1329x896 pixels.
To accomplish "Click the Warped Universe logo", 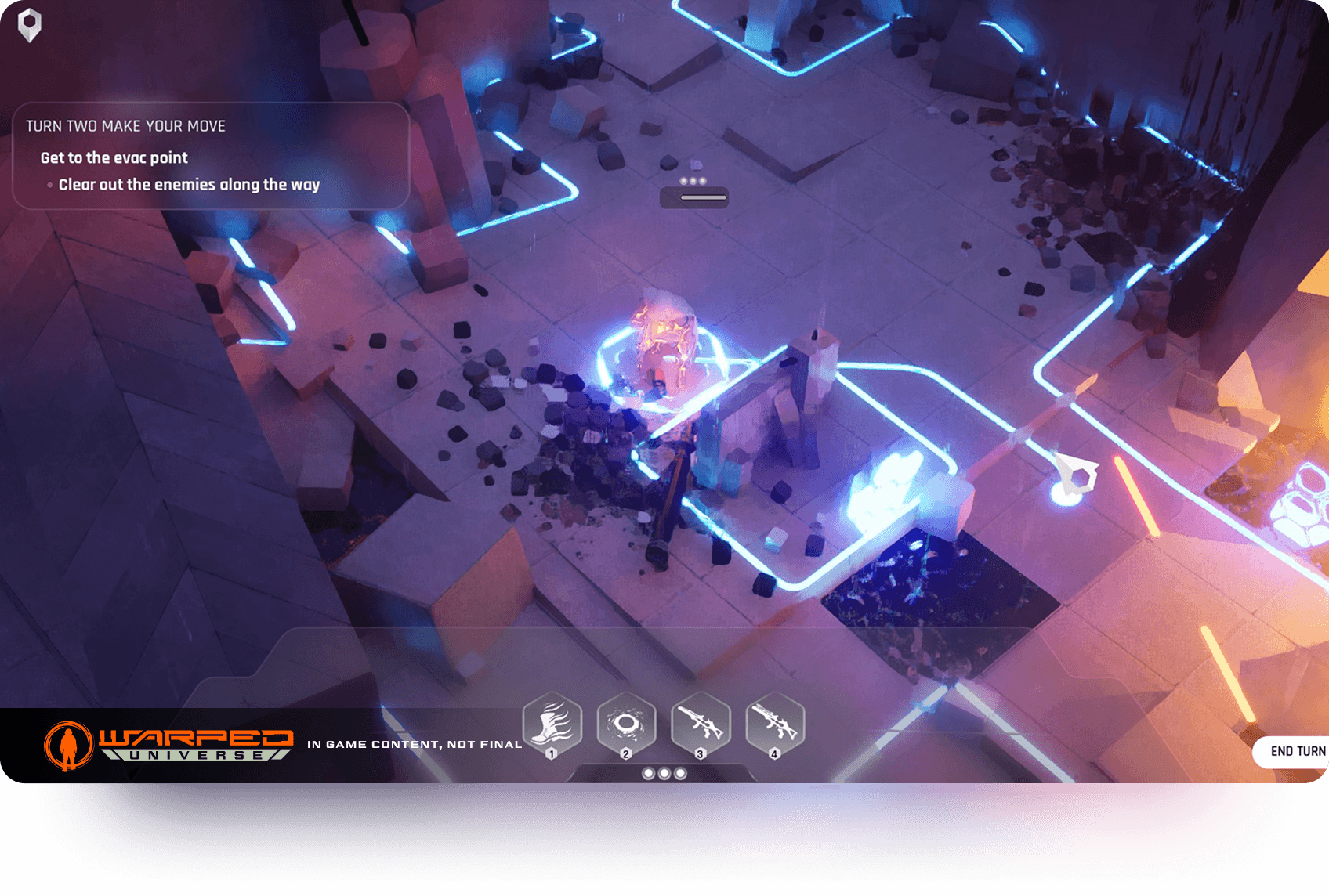I will (169, 744).
